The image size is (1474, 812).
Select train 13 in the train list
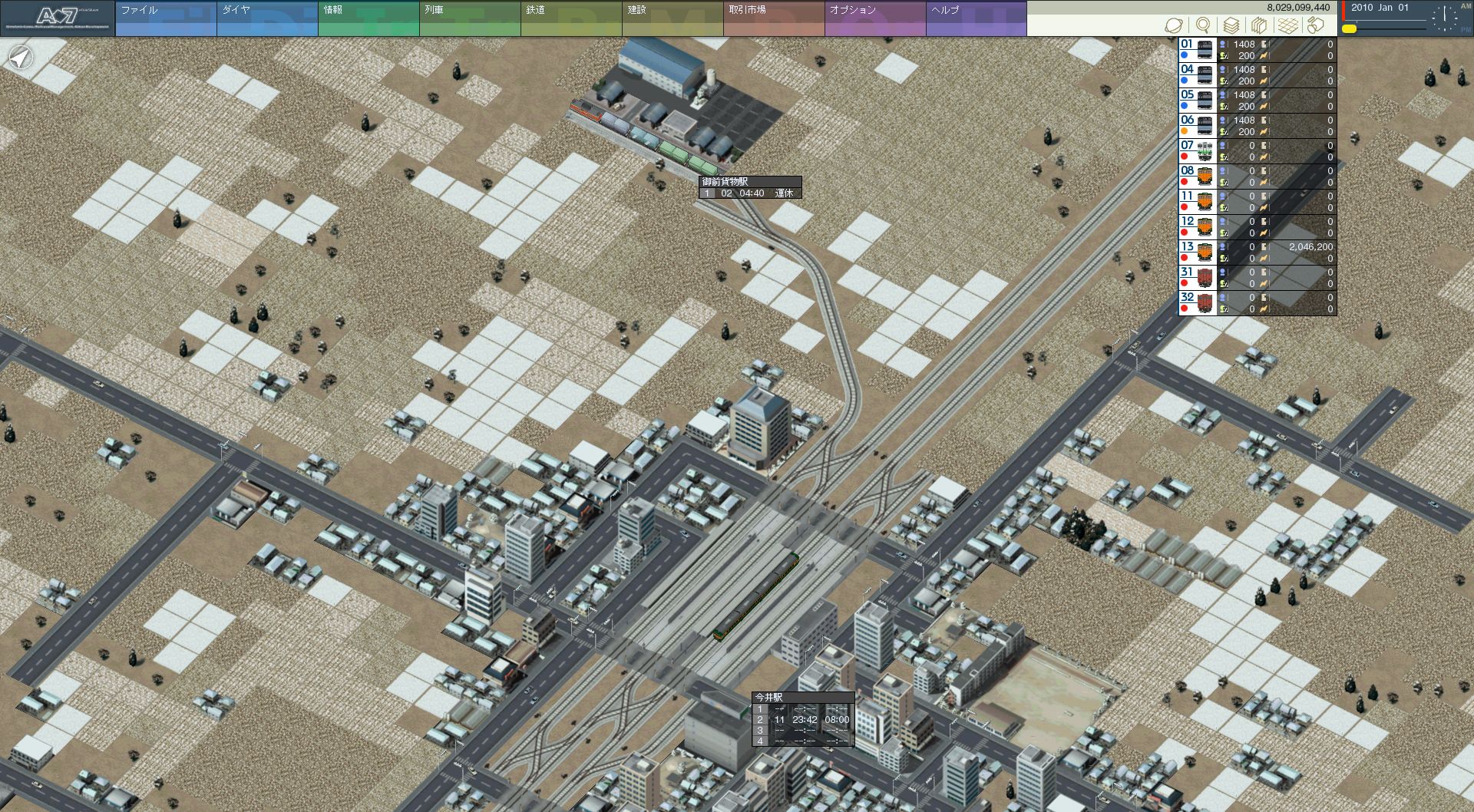click(1197, 253)
